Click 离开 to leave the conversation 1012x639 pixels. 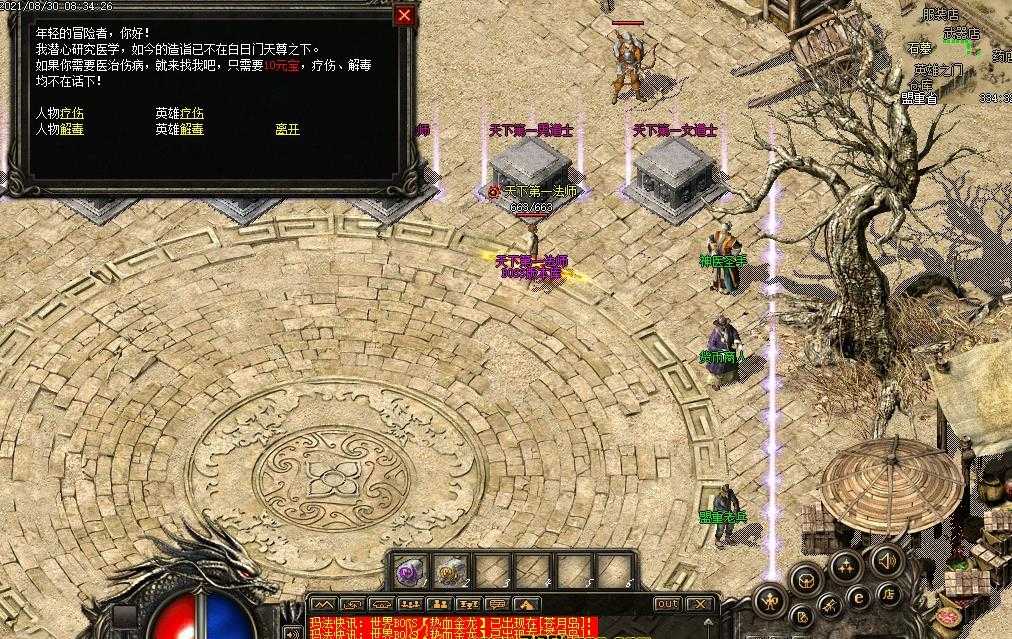coord(287,129)
